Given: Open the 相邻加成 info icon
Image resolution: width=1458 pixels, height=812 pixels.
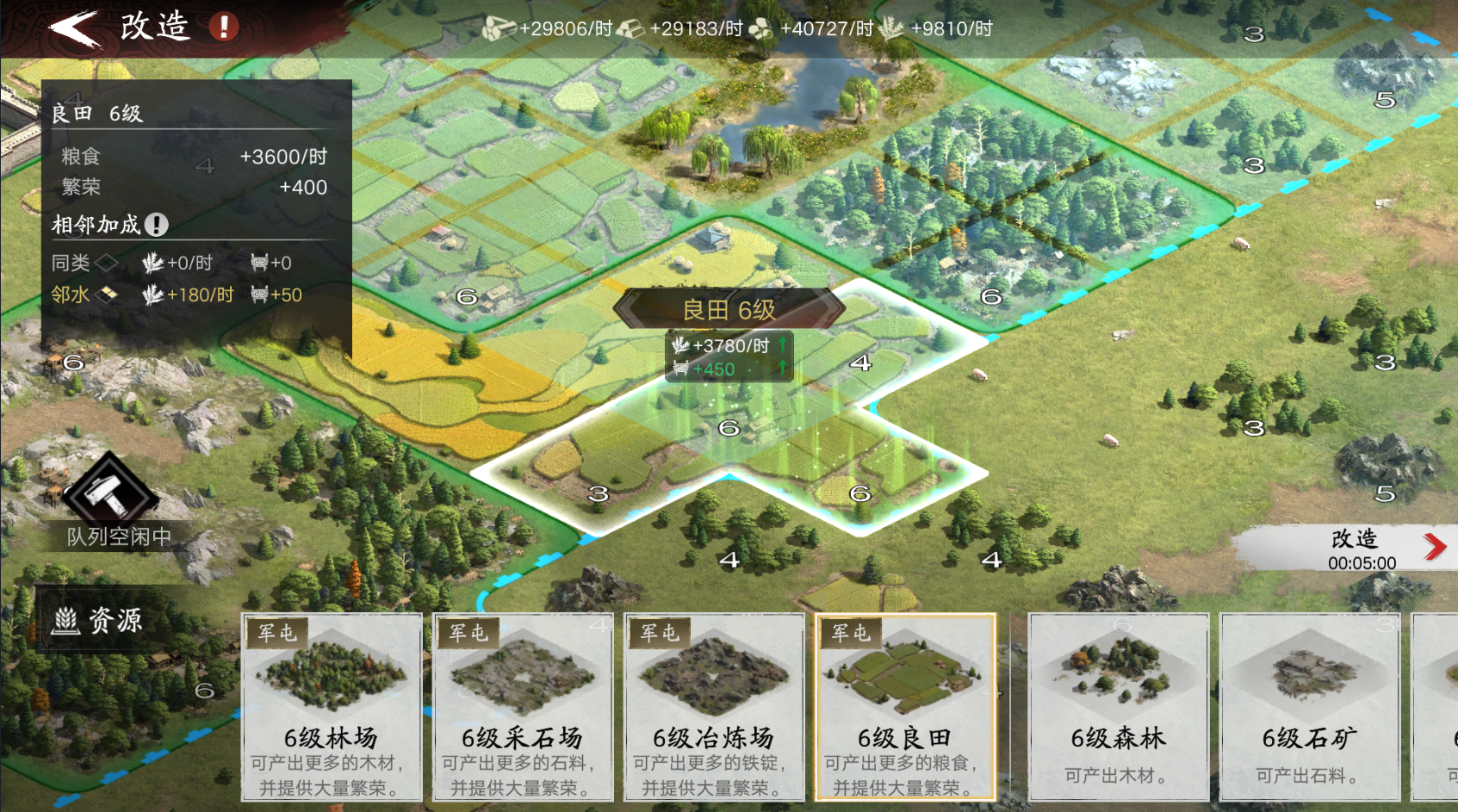Looking at the screenshot, I should [x=155, y=224].
